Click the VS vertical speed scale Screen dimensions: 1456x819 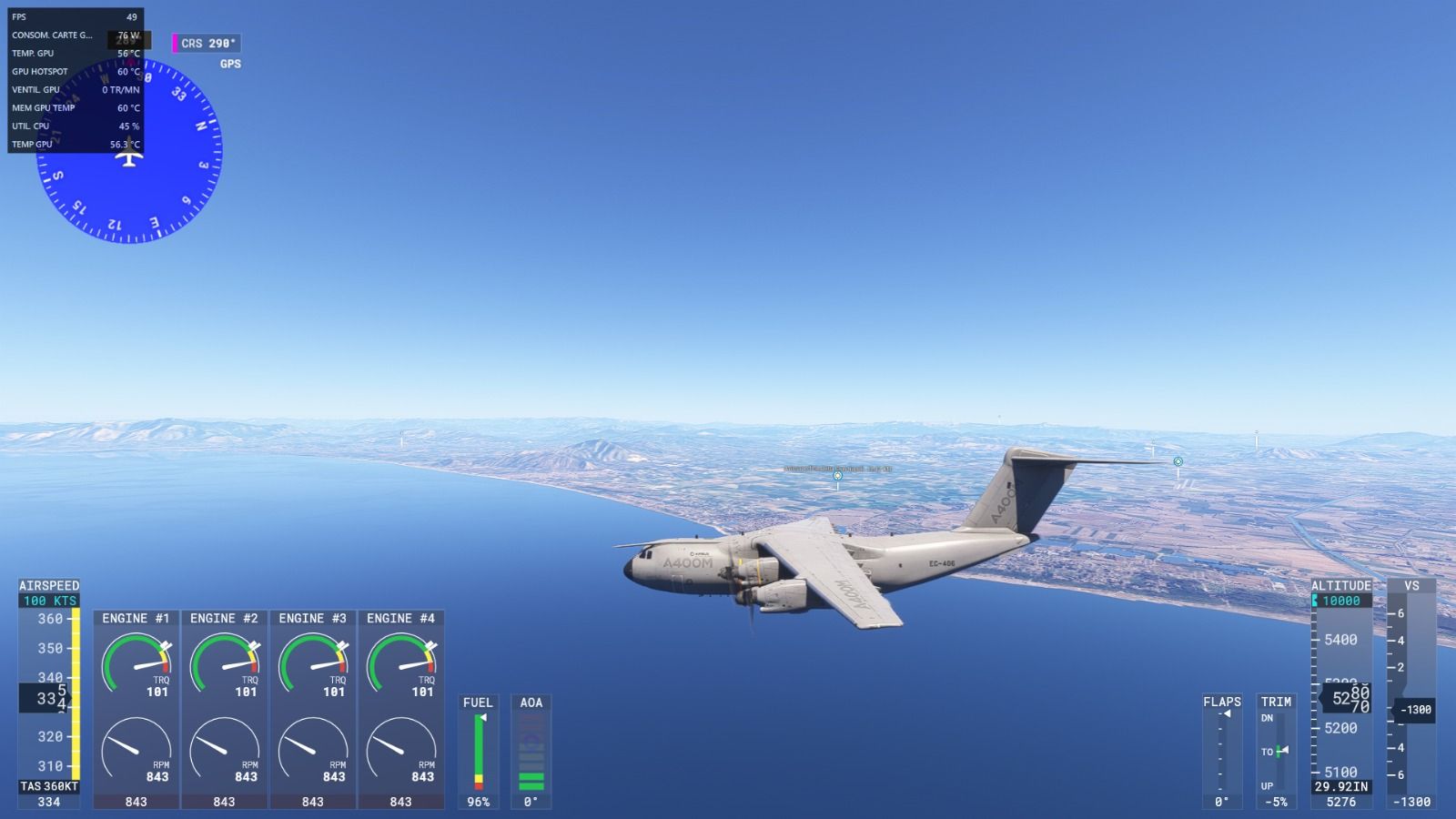click(1410, 696)
